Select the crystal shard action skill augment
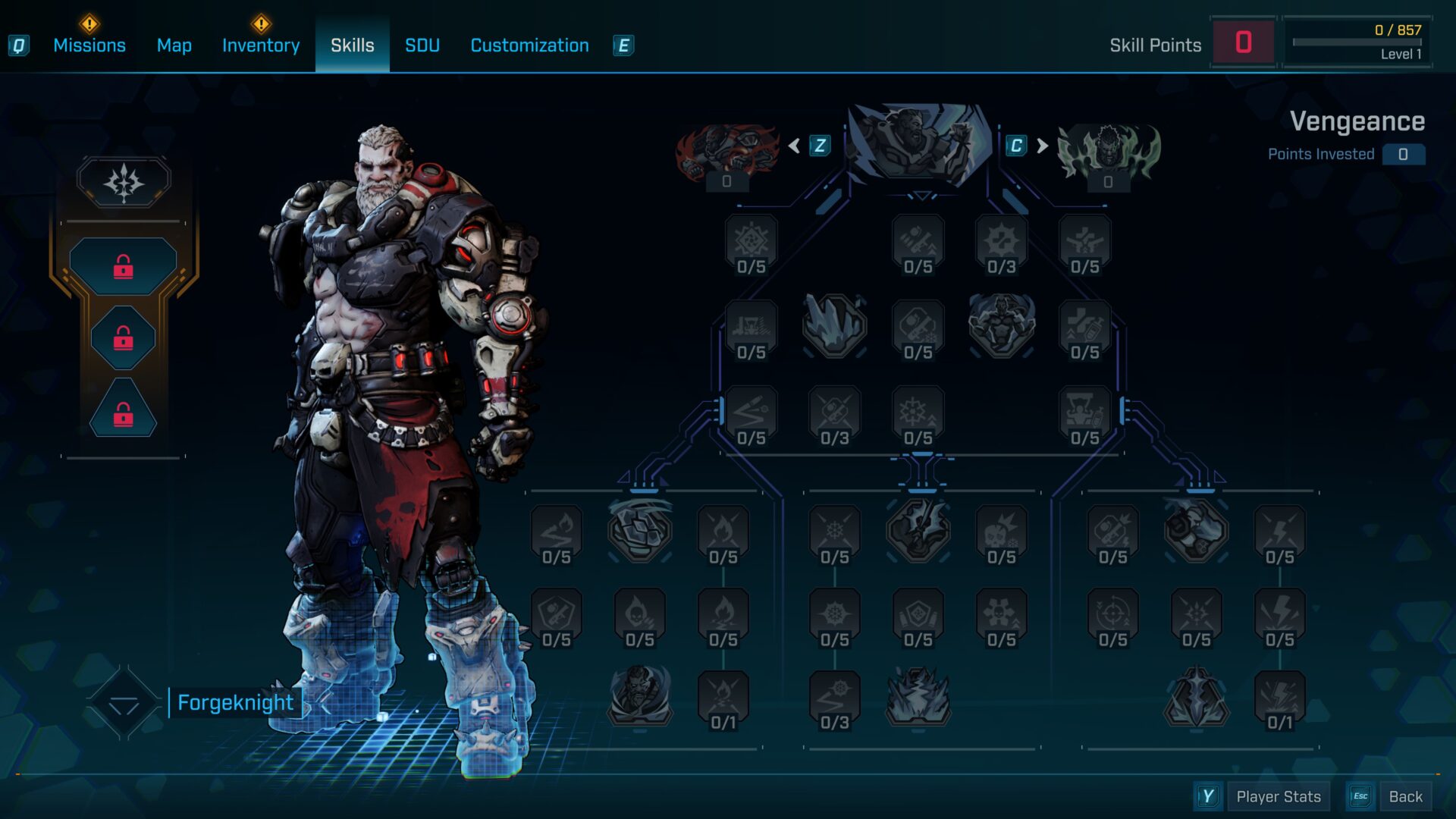The height and width of the screenshot is (819, 1456). coord(834,326)
